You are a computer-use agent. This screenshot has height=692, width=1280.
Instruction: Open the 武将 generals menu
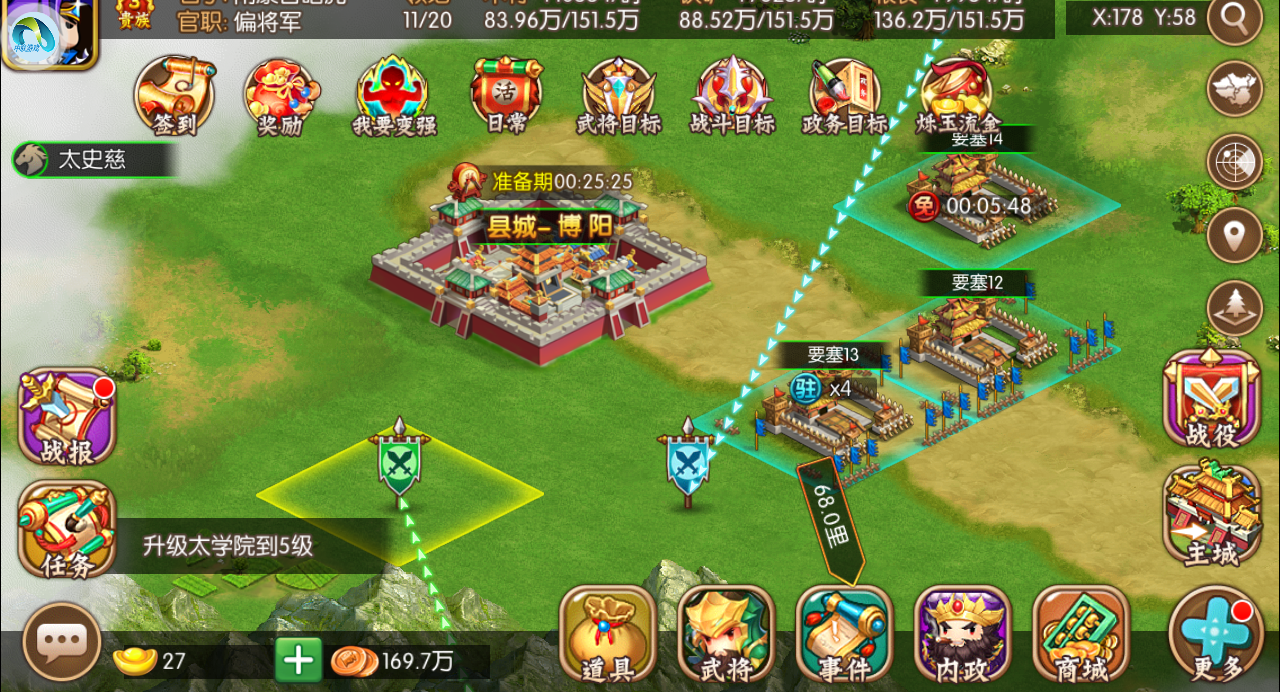tap(726, 634)
